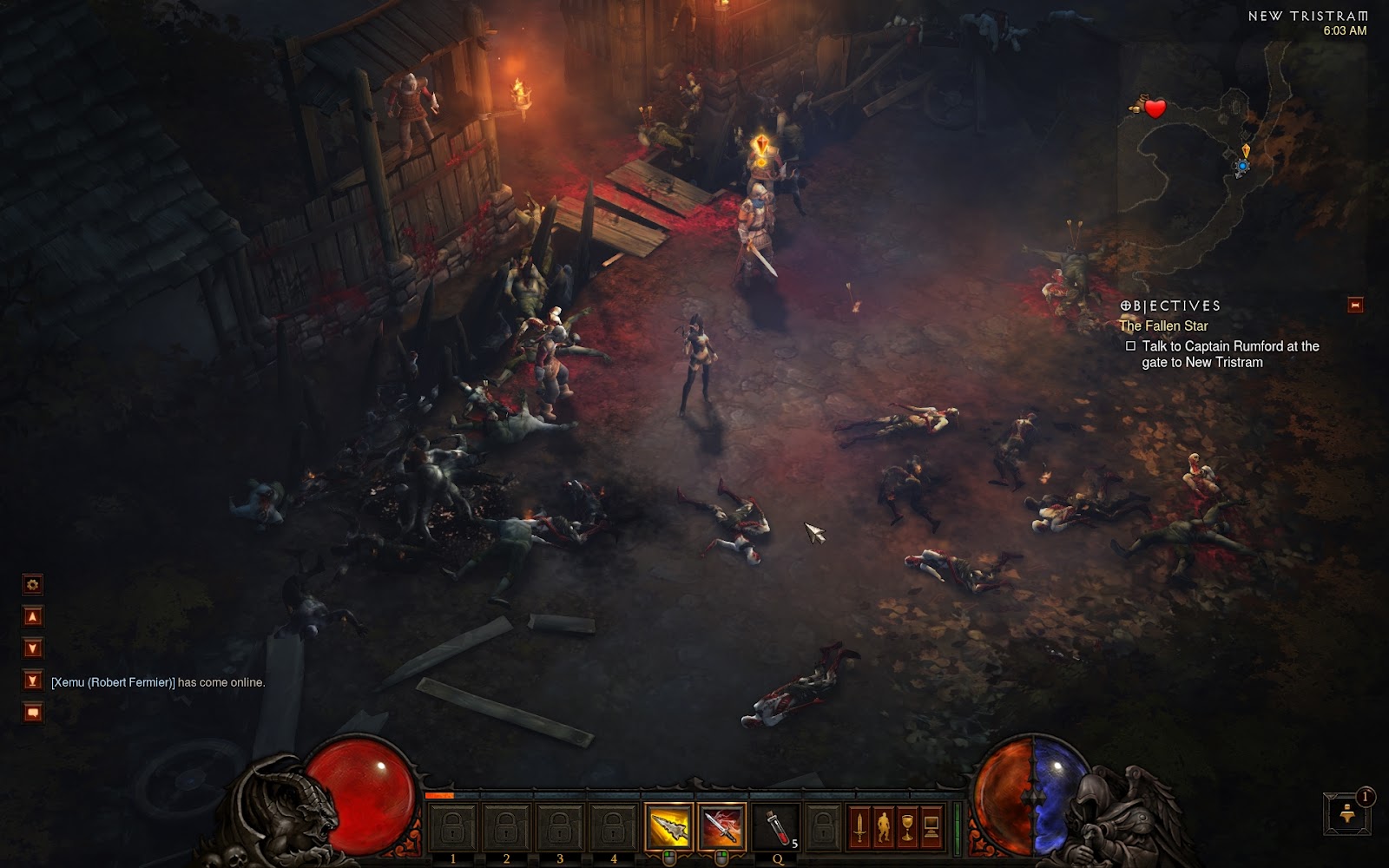Open the notification icon with badge 1
This screenshot has height=868, width=1389.
coord(1347,813)
